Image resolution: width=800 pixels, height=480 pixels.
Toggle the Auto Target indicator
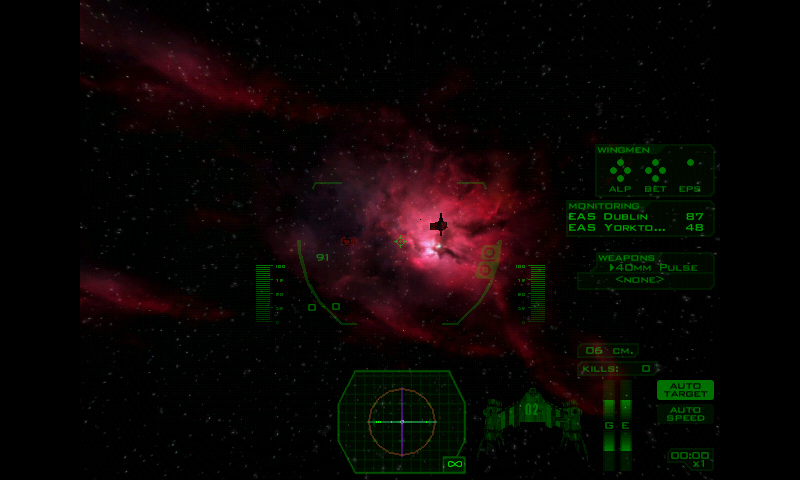[x=685, y=389]
